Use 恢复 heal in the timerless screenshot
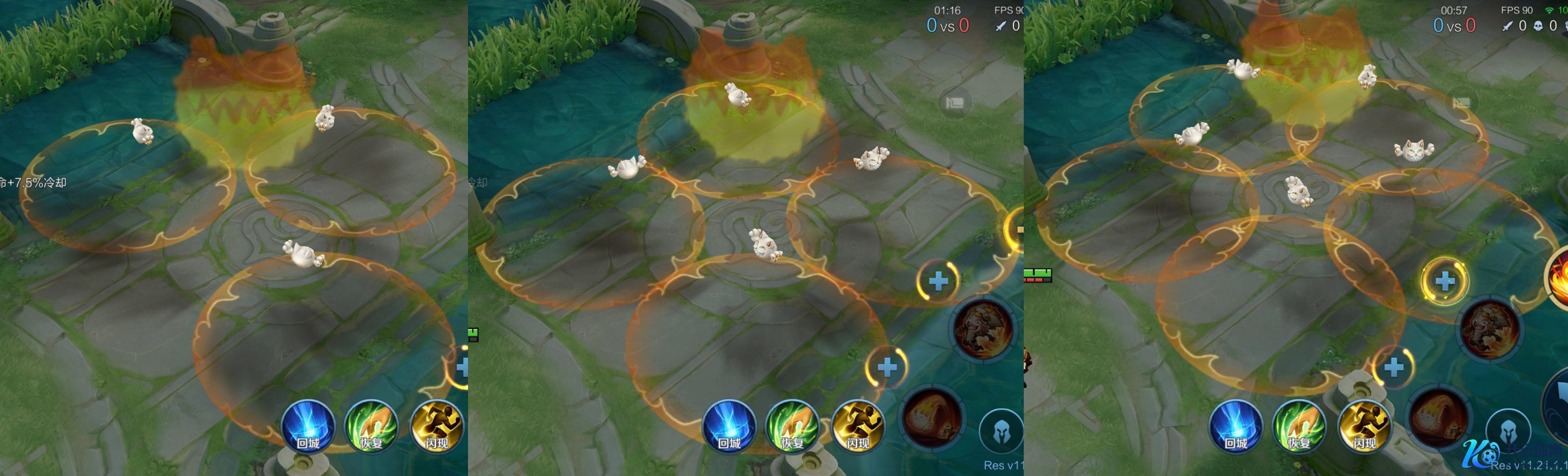The height and width of the screenshot is (476, 1568). pyautogui.click(x=371, y=426)
